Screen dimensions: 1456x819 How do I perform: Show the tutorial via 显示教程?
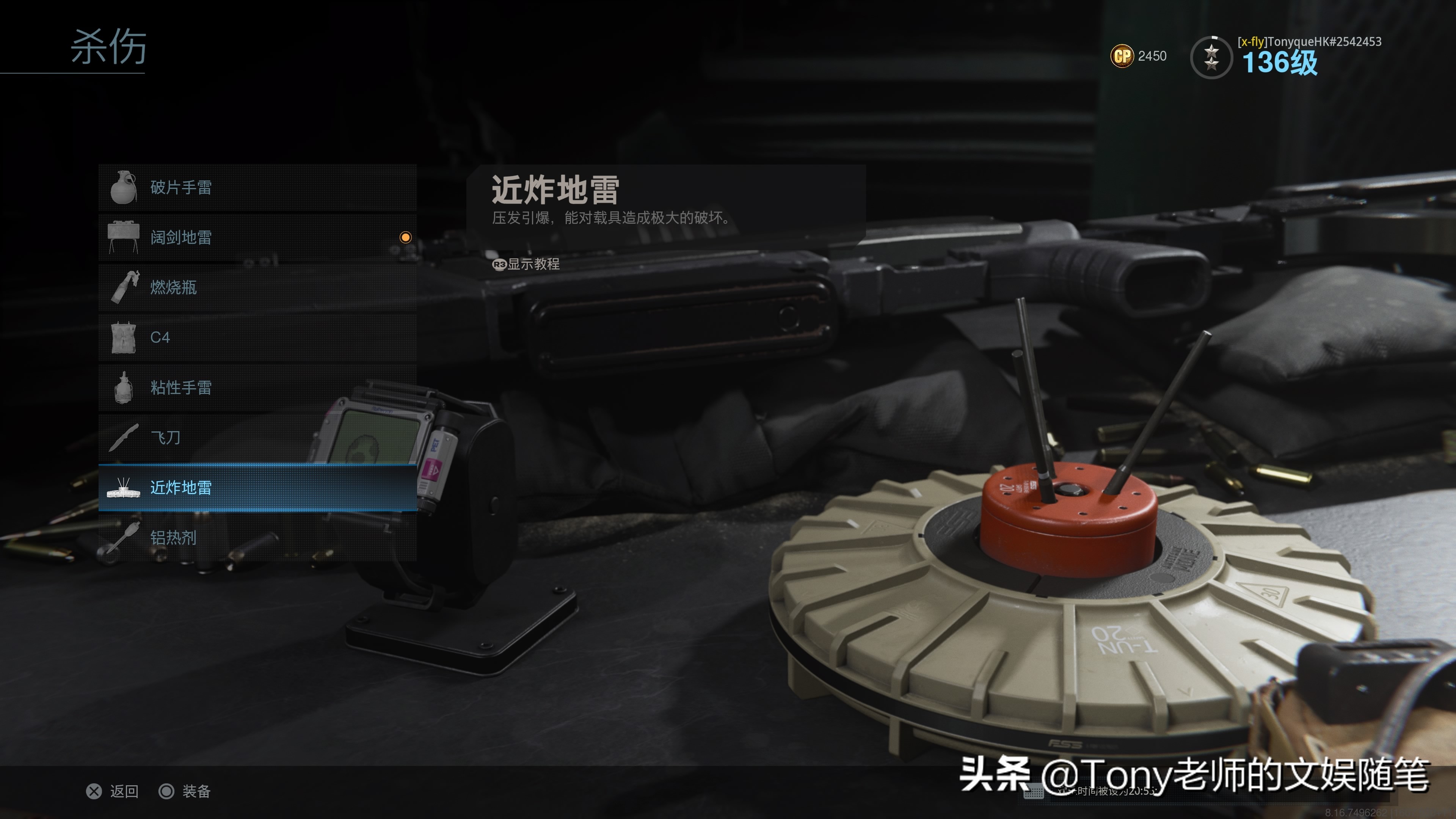point(526,264)
